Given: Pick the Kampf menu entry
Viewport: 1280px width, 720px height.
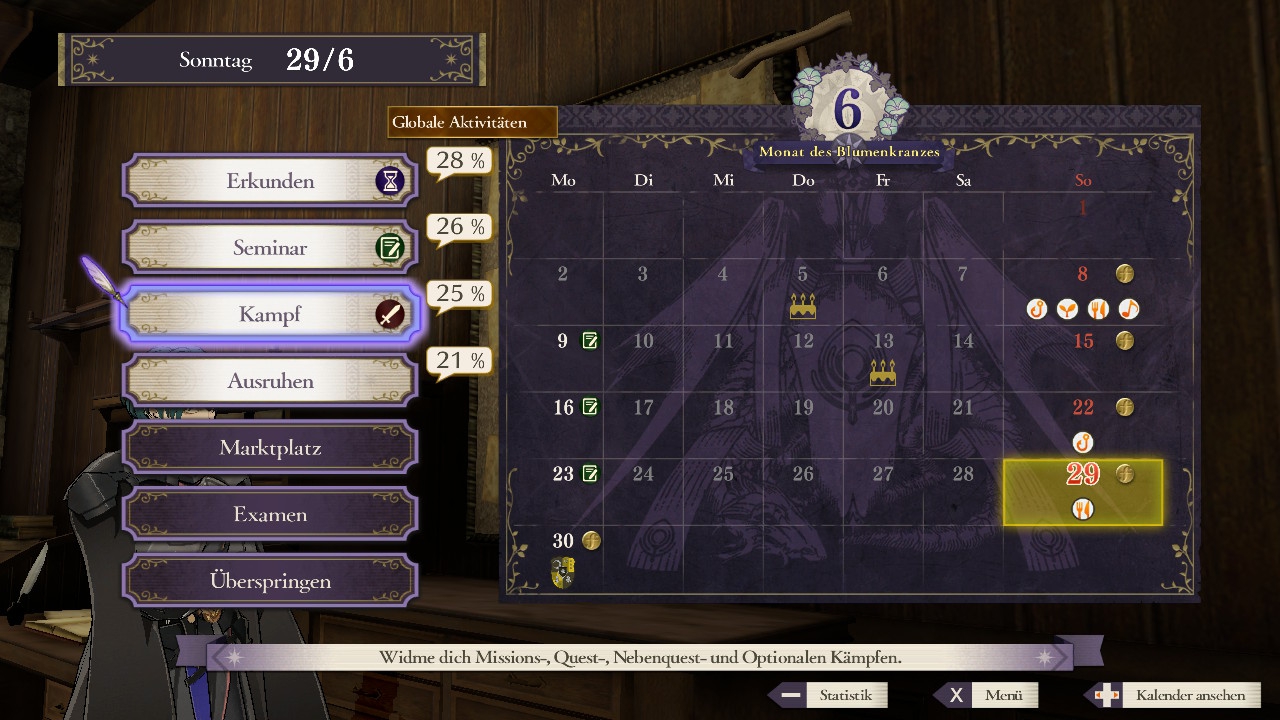Looking at the screenshot, I should click(x=270, y=314).
